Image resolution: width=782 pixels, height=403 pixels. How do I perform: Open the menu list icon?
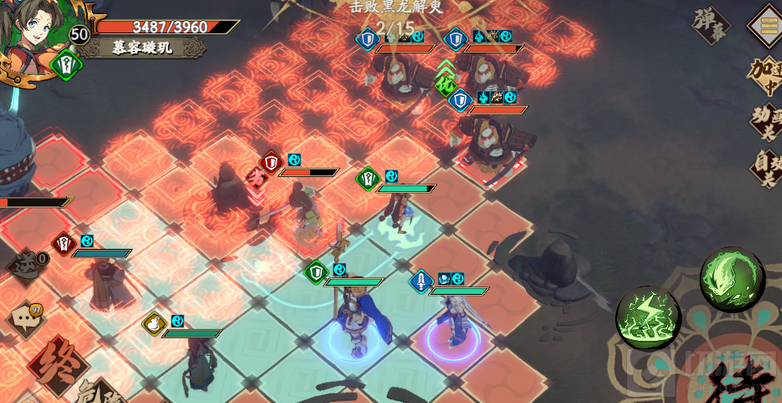pyautogui.click(x=767, y=23)
